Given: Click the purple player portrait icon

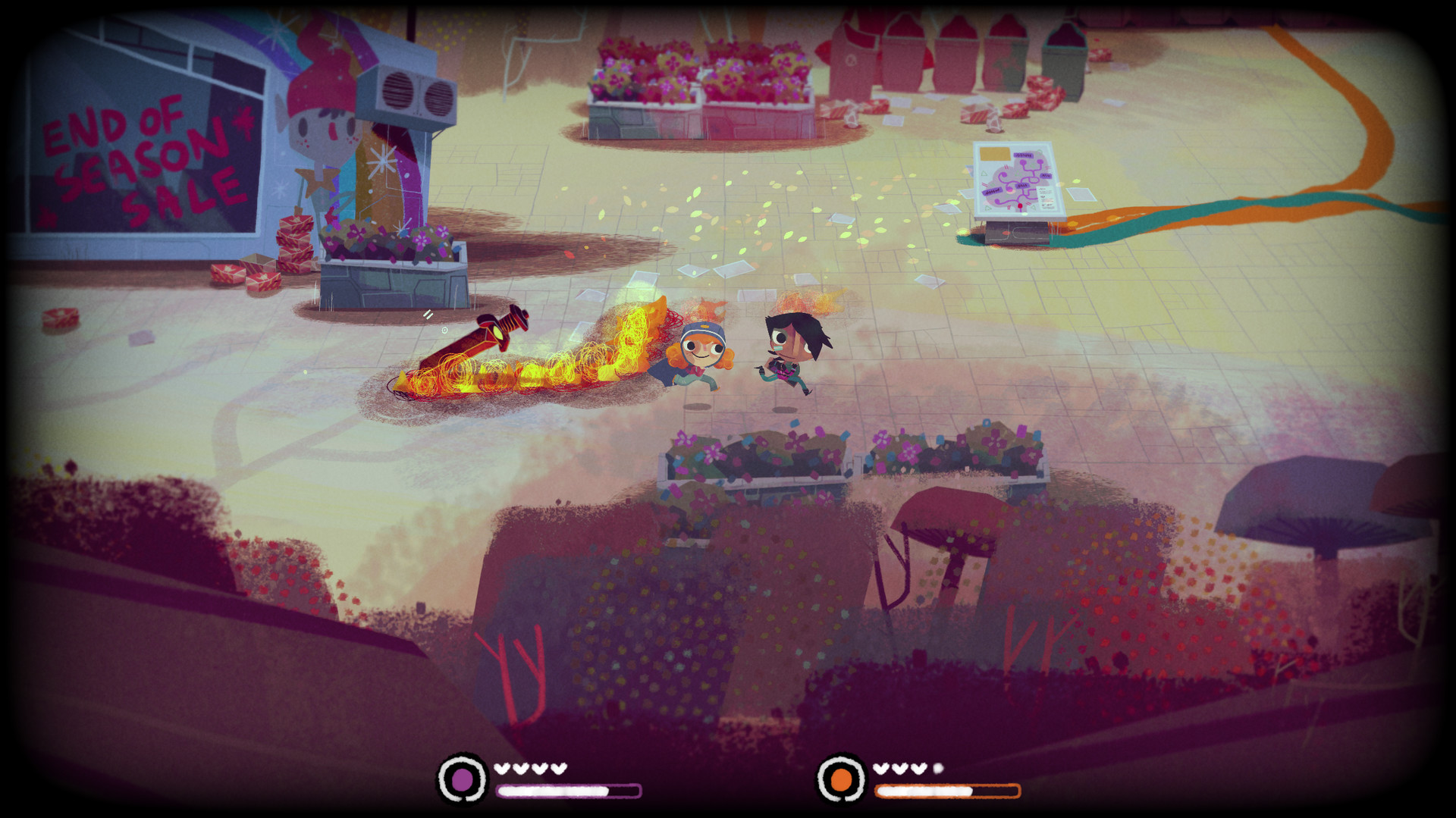Looking at the screenshot, I should [463, 776].
